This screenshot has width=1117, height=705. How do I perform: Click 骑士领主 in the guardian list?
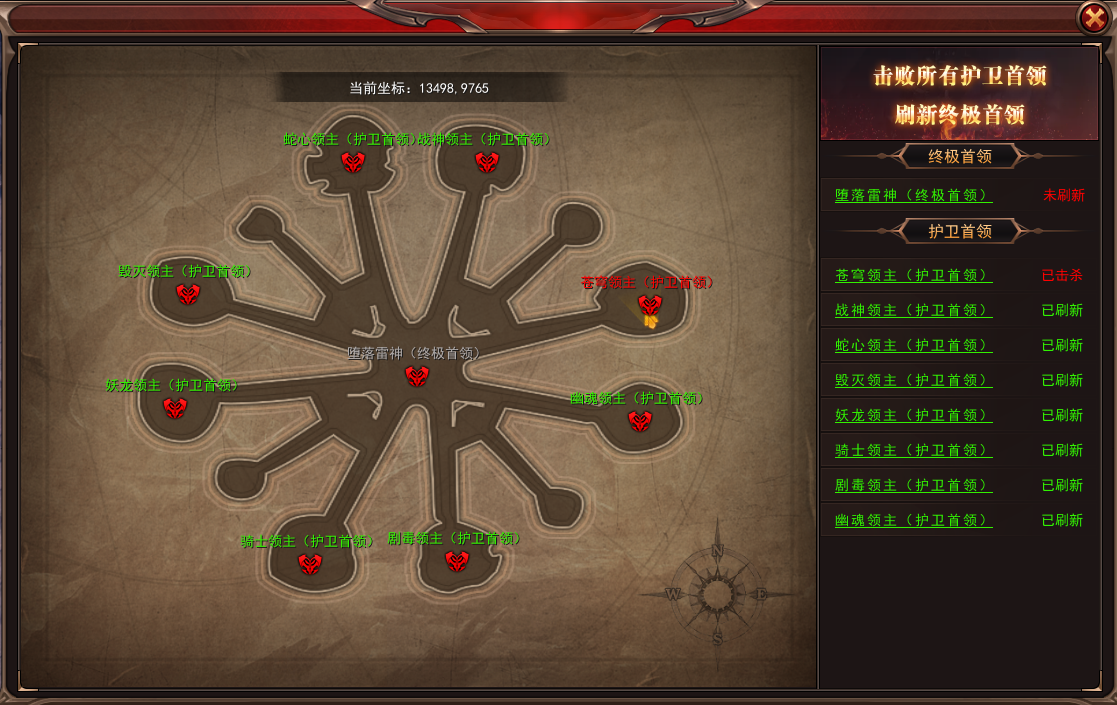913,451
